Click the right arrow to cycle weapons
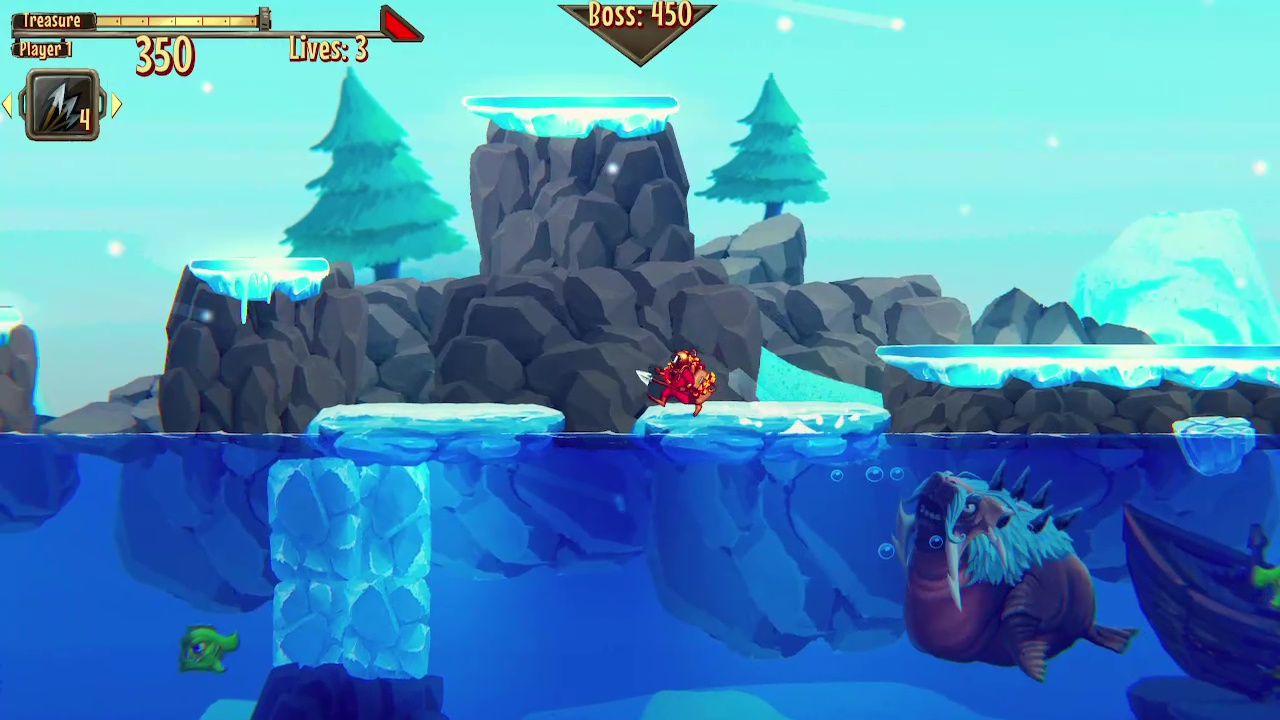 click(117, 105)
